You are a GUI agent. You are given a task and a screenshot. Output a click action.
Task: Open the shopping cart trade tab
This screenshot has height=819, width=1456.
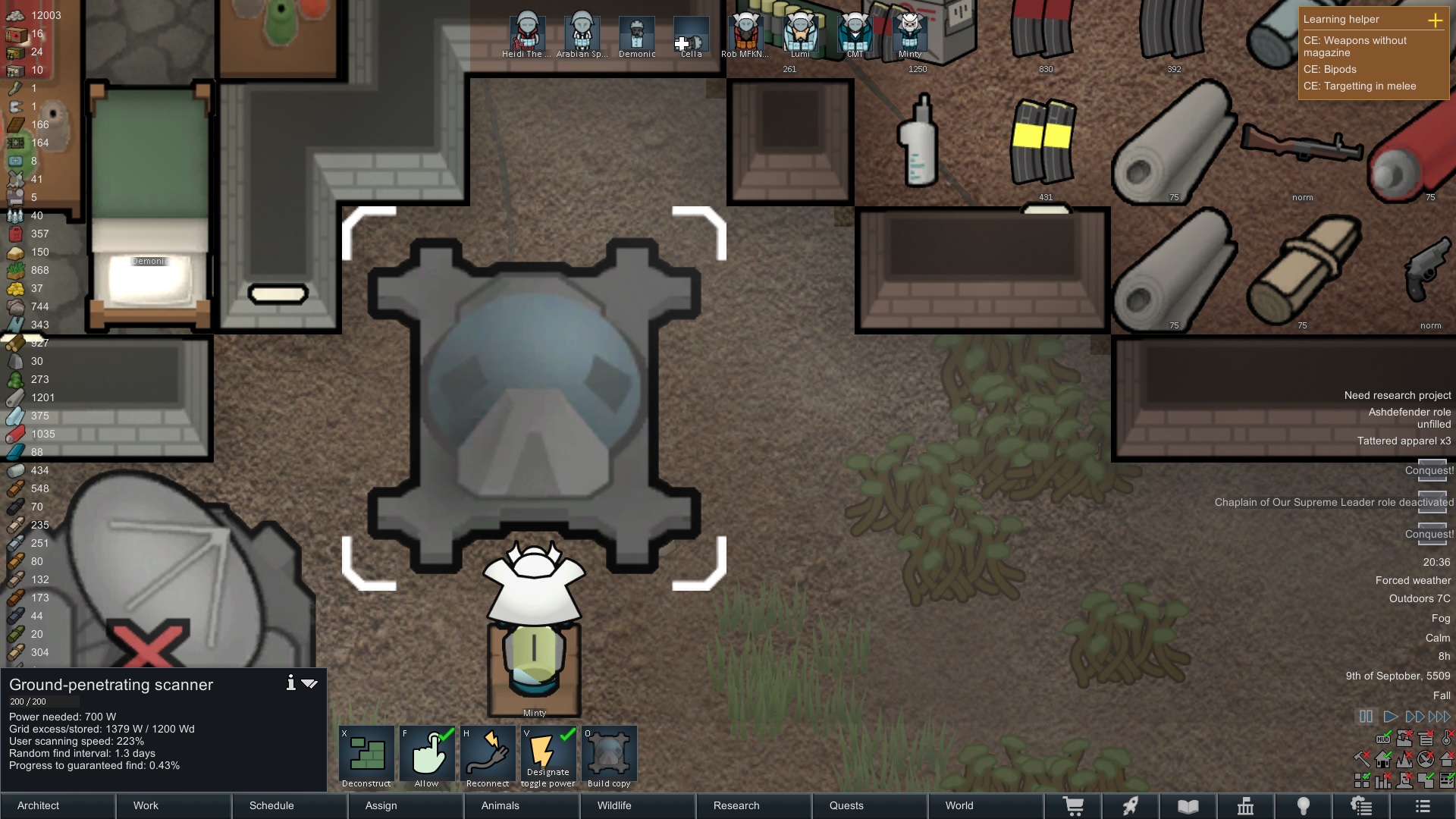coord(1073,806)
